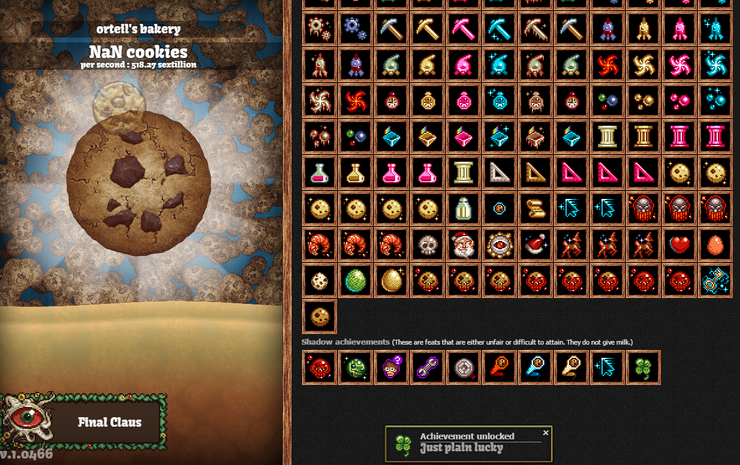Pick the golden egg achievement icon
This screenshot has height=465, width=740.
click(391, 280)
